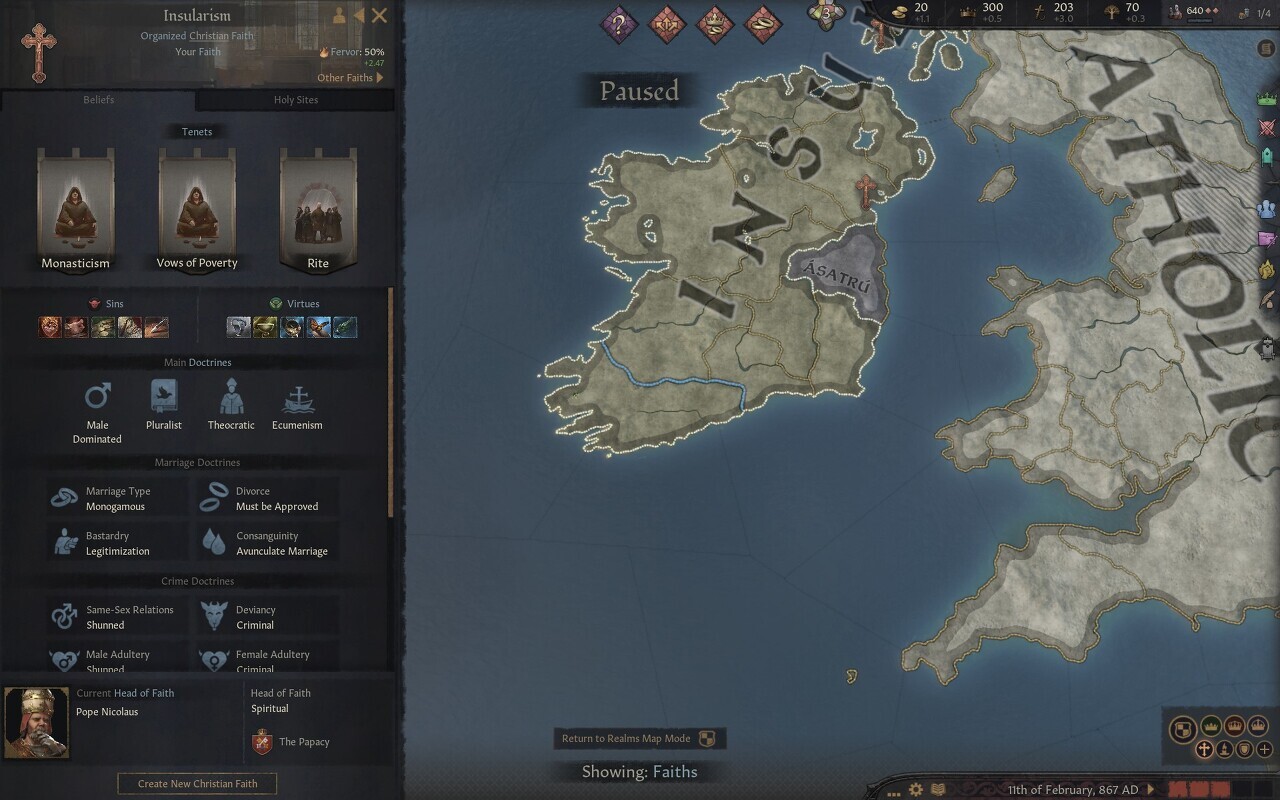Open Pope Nicolaus's character portrait
The width and height of the screenshot is (1280, 800).
click(36, 722)
